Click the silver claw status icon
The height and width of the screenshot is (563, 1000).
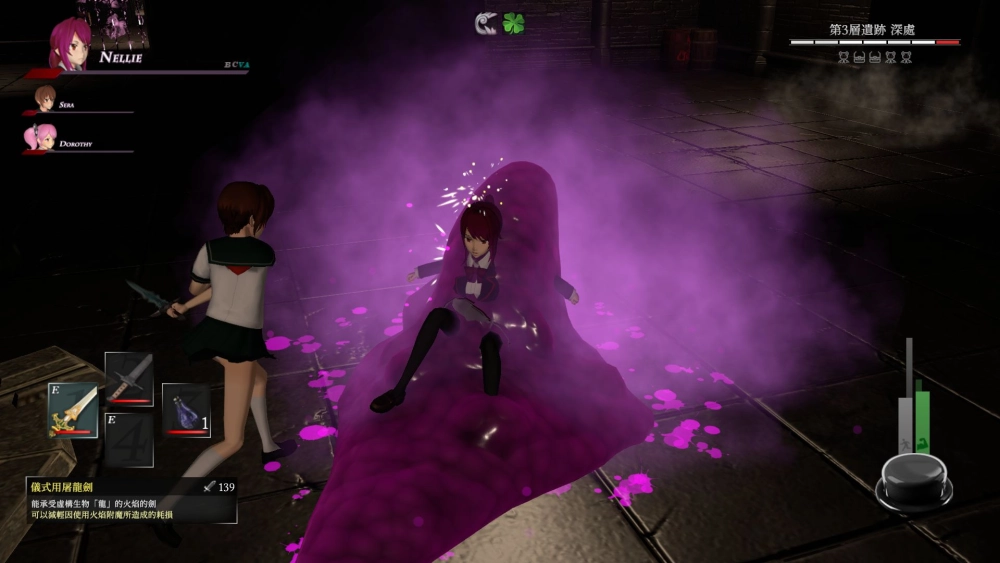(x=486, y=23)
